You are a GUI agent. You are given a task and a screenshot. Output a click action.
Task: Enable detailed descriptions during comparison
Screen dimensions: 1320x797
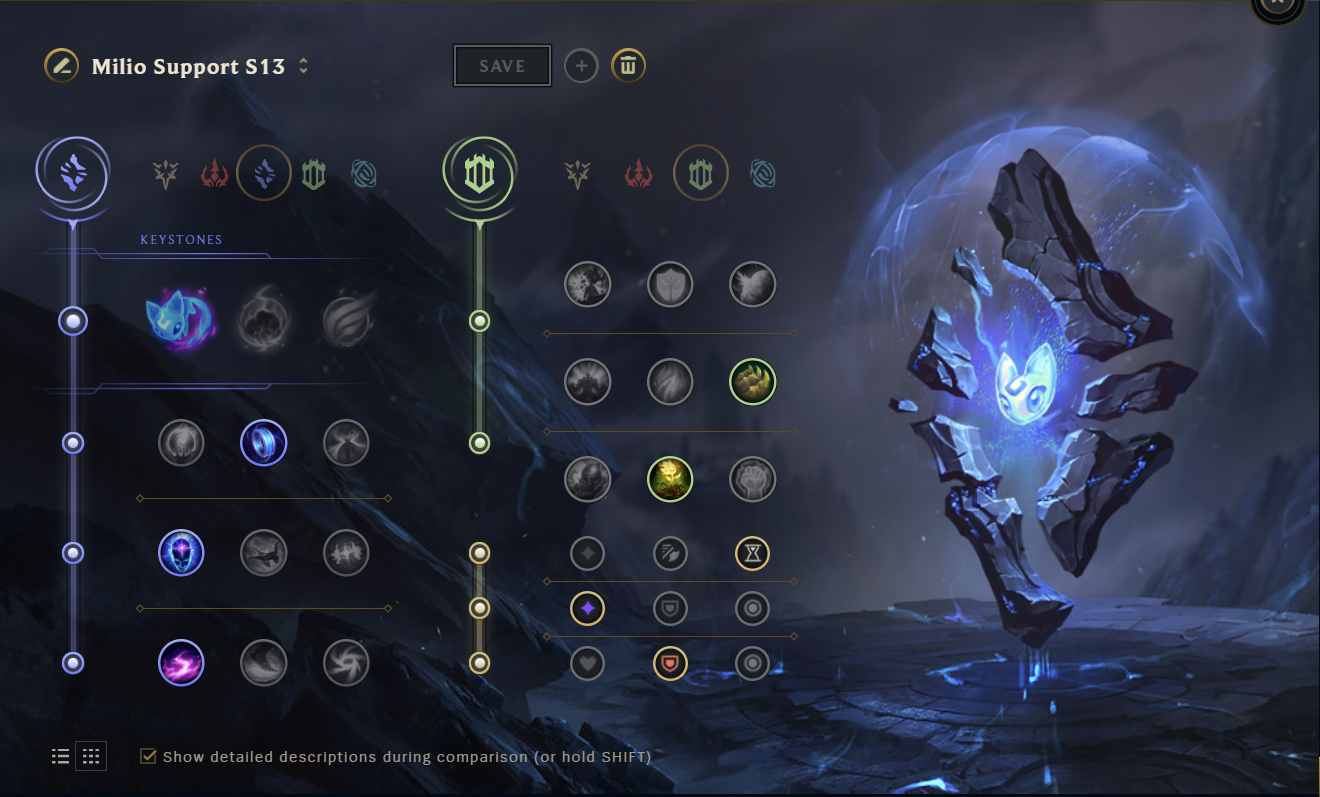149,757
